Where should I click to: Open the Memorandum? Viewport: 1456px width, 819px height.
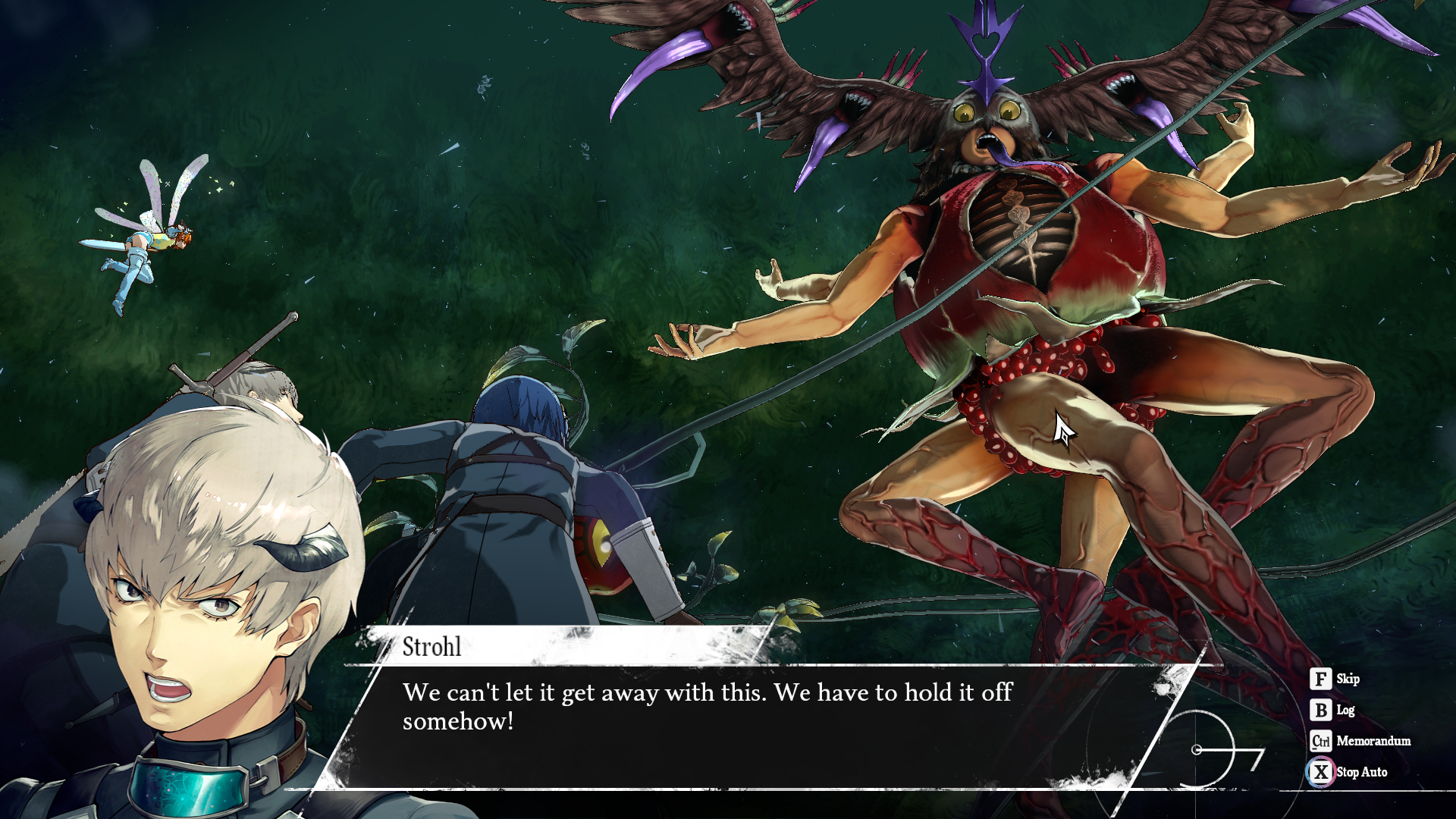1360,741
